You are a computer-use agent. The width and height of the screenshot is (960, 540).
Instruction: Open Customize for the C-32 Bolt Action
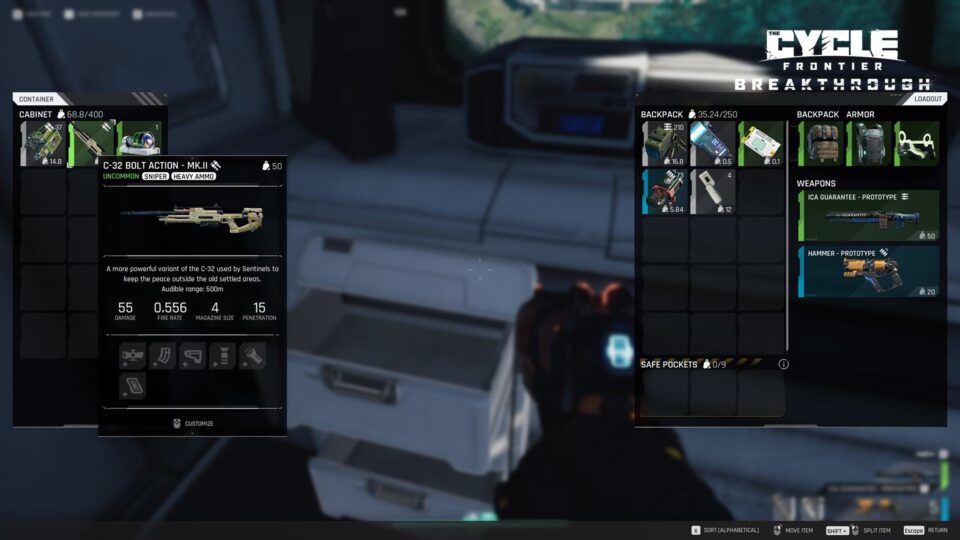pos(192,423)
